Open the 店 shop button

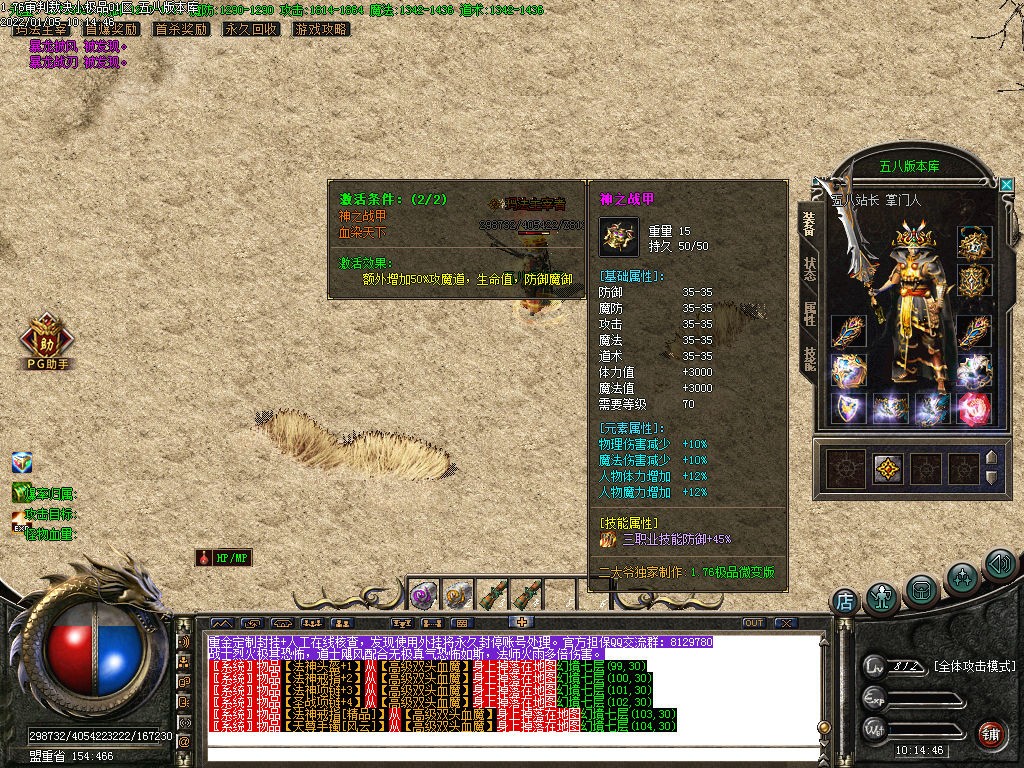[x=845, y=601]
